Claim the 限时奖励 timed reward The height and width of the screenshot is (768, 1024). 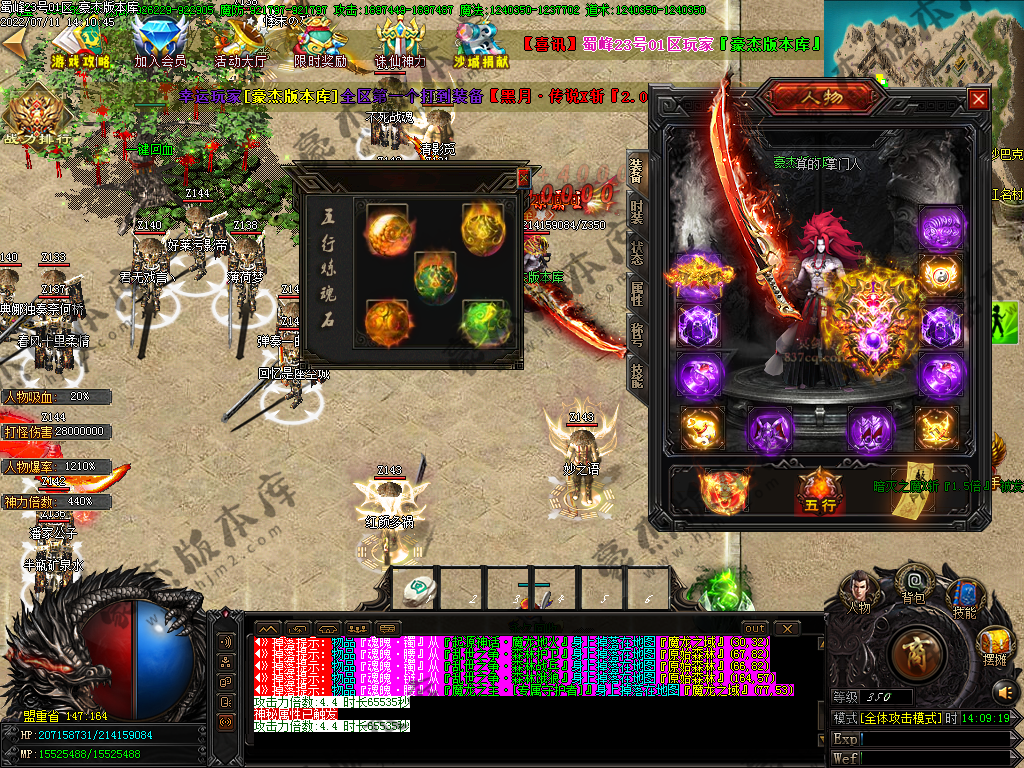click(x=320, y=44)
